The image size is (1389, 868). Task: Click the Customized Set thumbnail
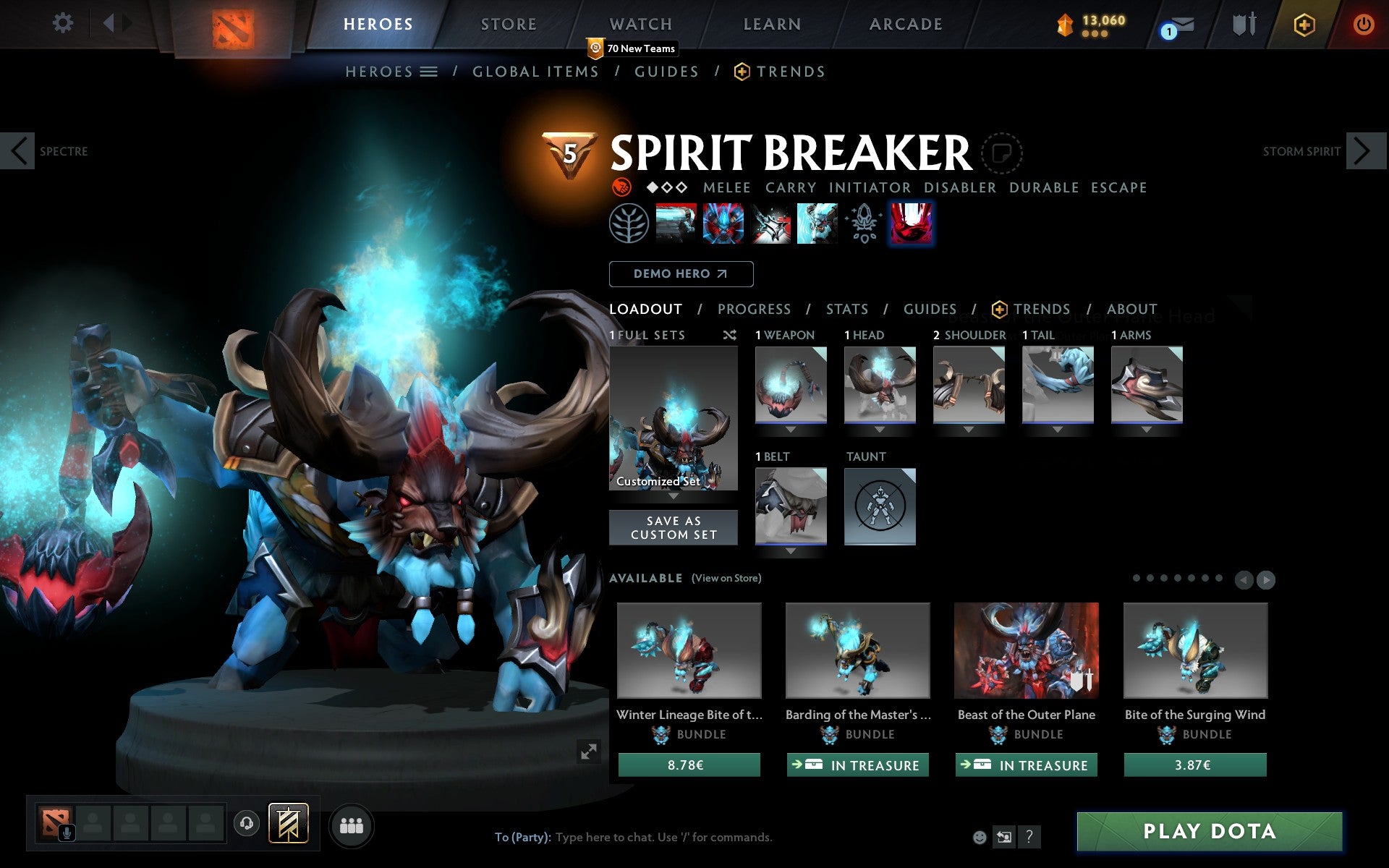tap(674, 418)
